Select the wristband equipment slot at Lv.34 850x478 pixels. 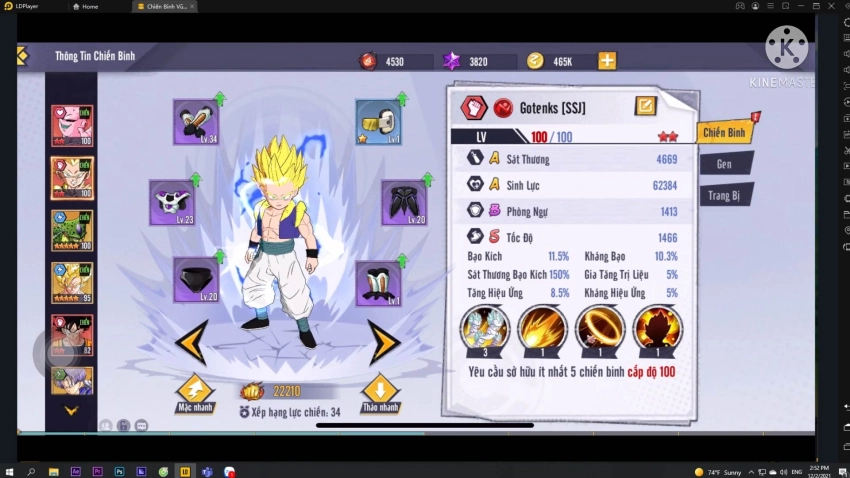click(196, 122)
